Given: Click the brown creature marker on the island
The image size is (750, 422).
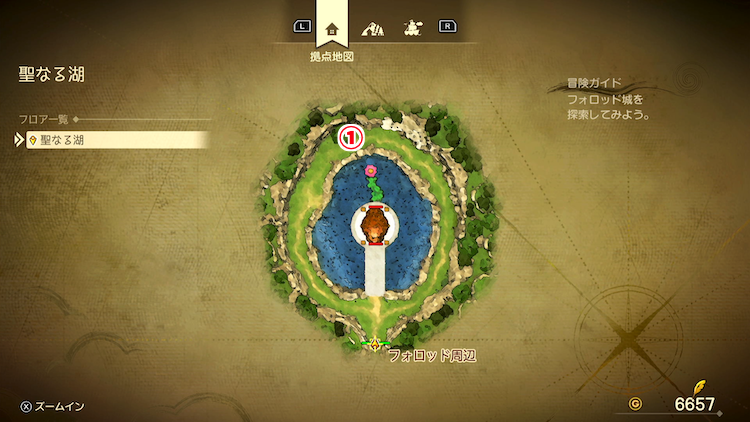Looking at the screenshot, I should click(374, 226).
